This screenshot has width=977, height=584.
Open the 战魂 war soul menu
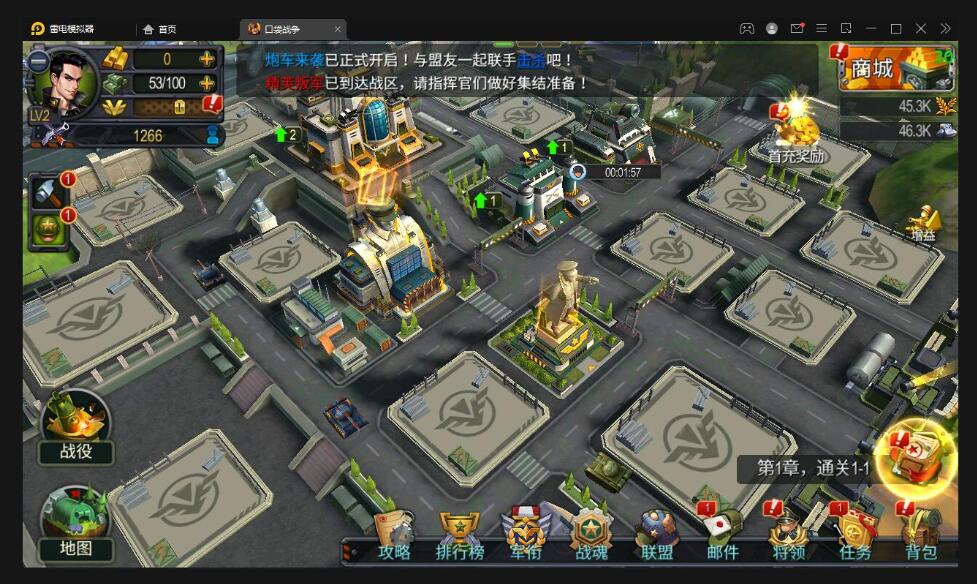tap(591, 536)
